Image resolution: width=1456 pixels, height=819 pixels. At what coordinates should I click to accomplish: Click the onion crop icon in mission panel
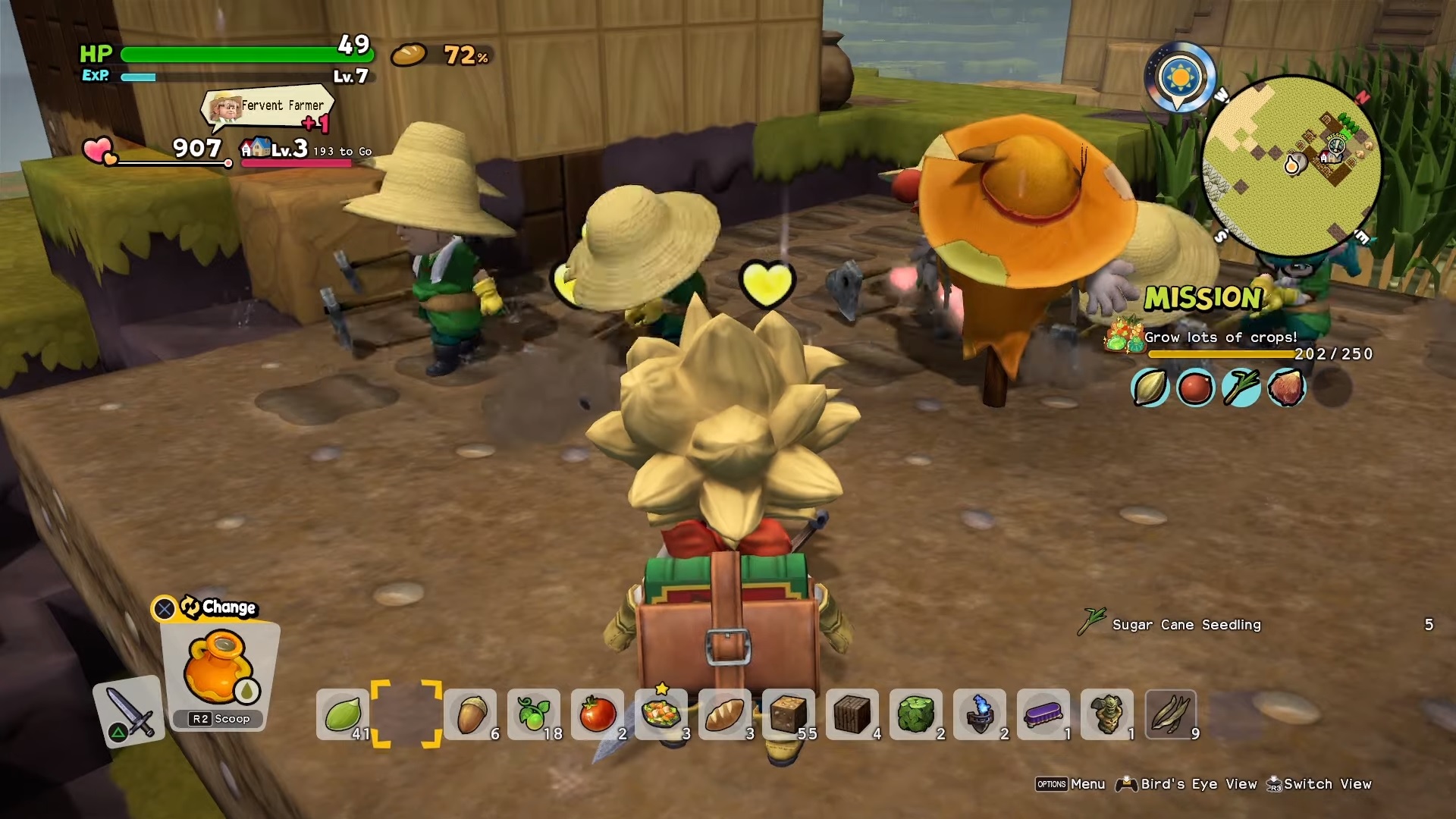[x=1150, y=388]
